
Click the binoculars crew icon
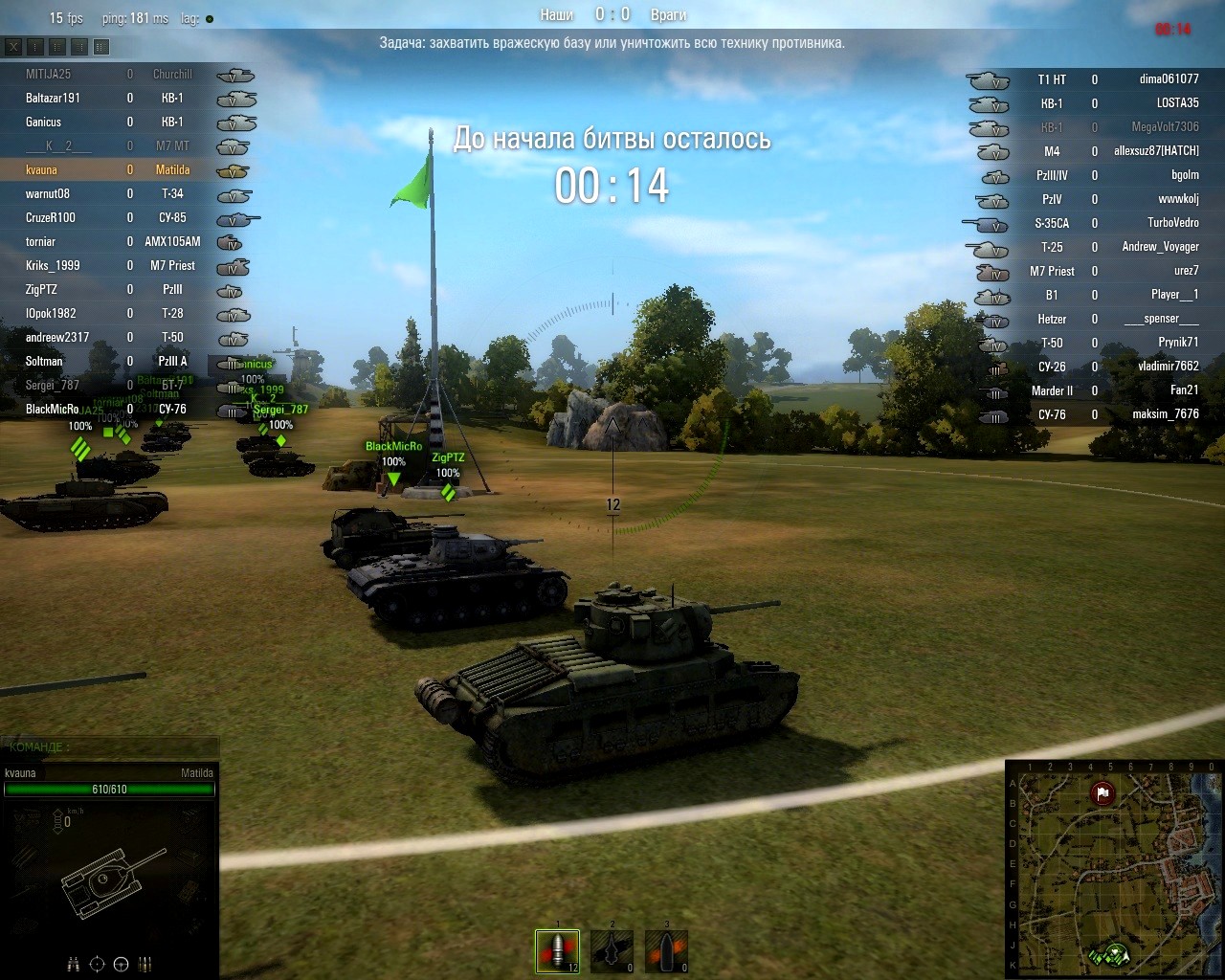click(74, 964)
